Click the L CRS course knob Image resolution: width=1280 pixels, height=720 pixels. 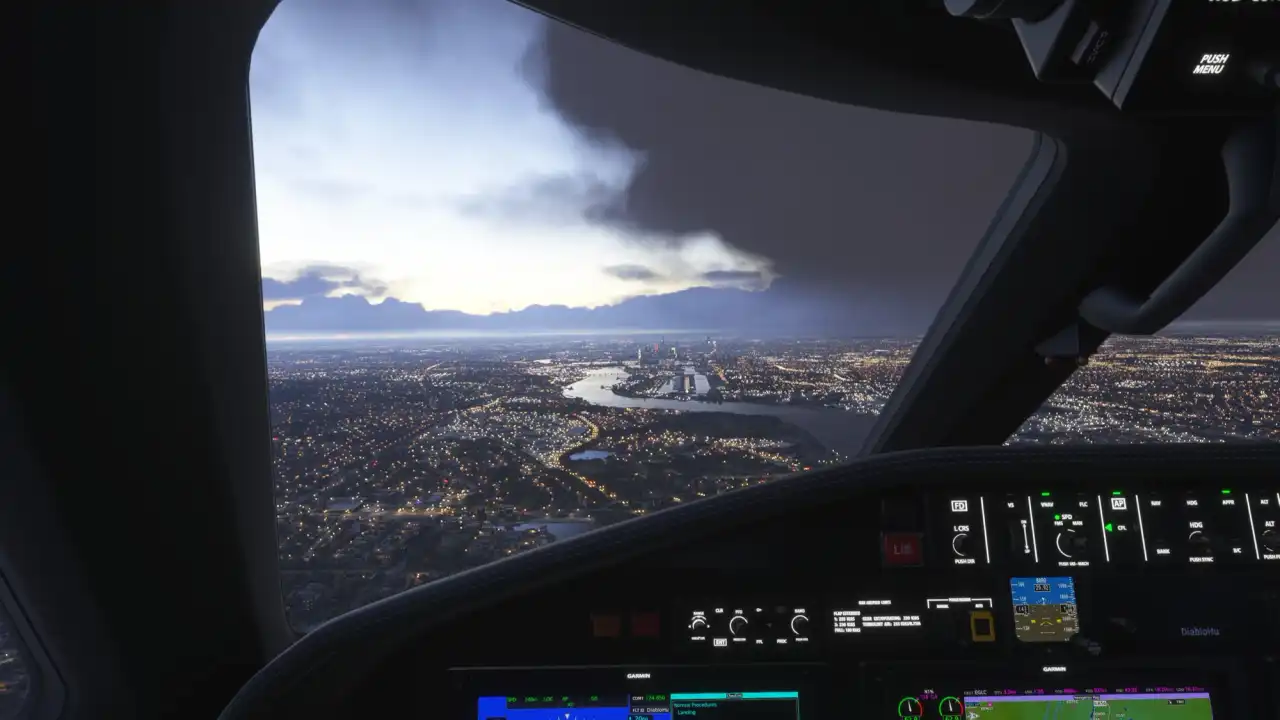click(x=961, y=545)
